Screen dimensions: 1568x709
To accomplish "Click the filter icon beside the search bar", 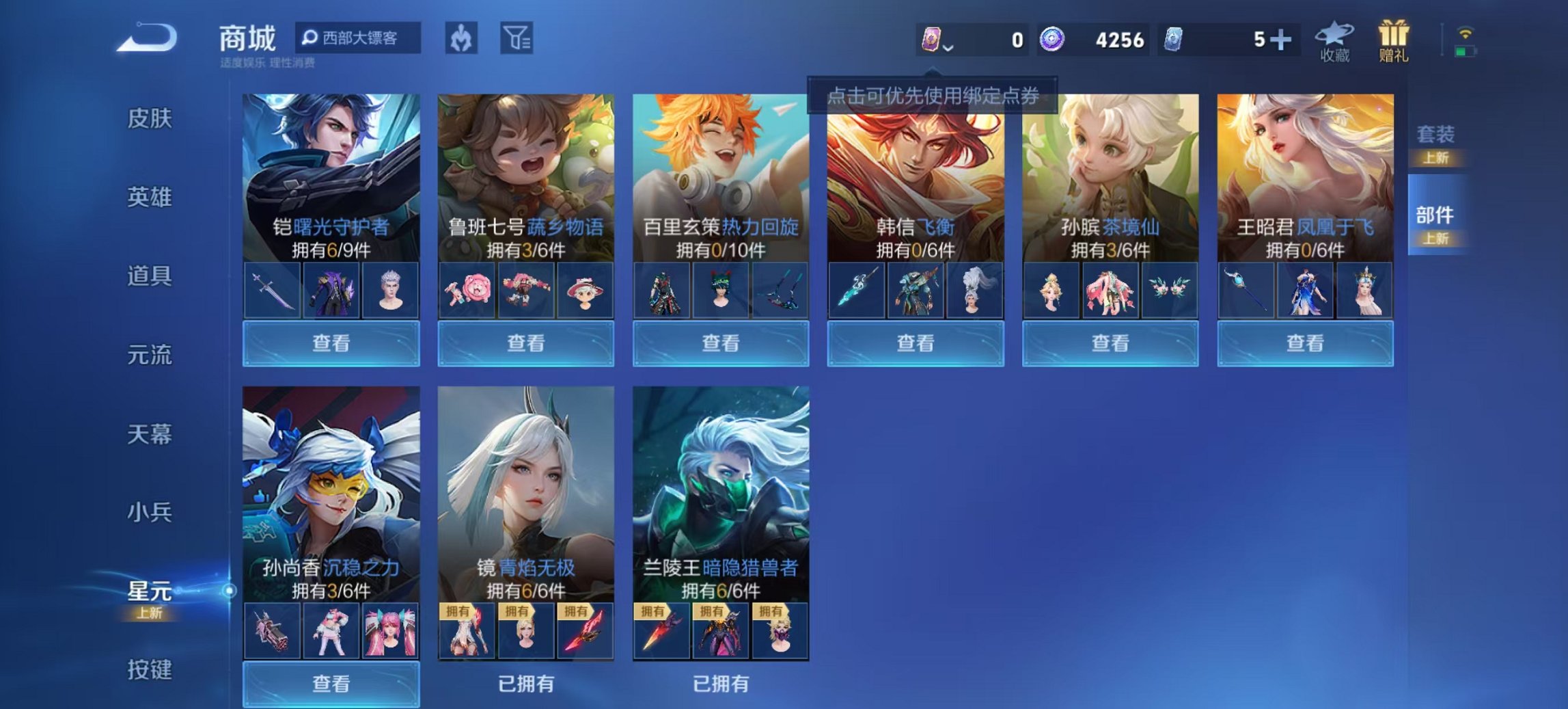I will 516,40.
